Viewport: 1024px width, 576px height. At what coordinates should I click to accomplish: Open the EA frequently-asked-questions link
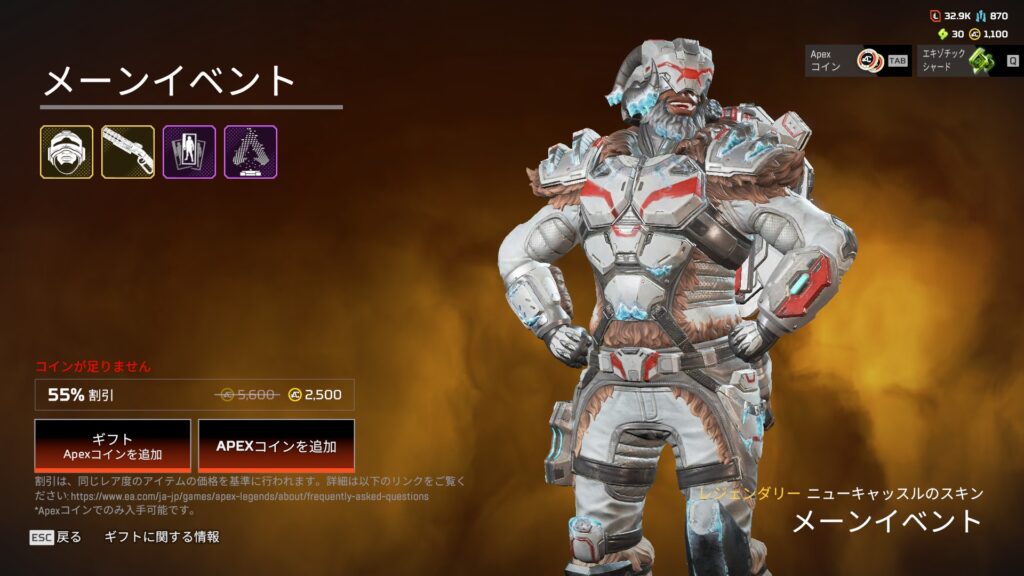coord(249,496)
